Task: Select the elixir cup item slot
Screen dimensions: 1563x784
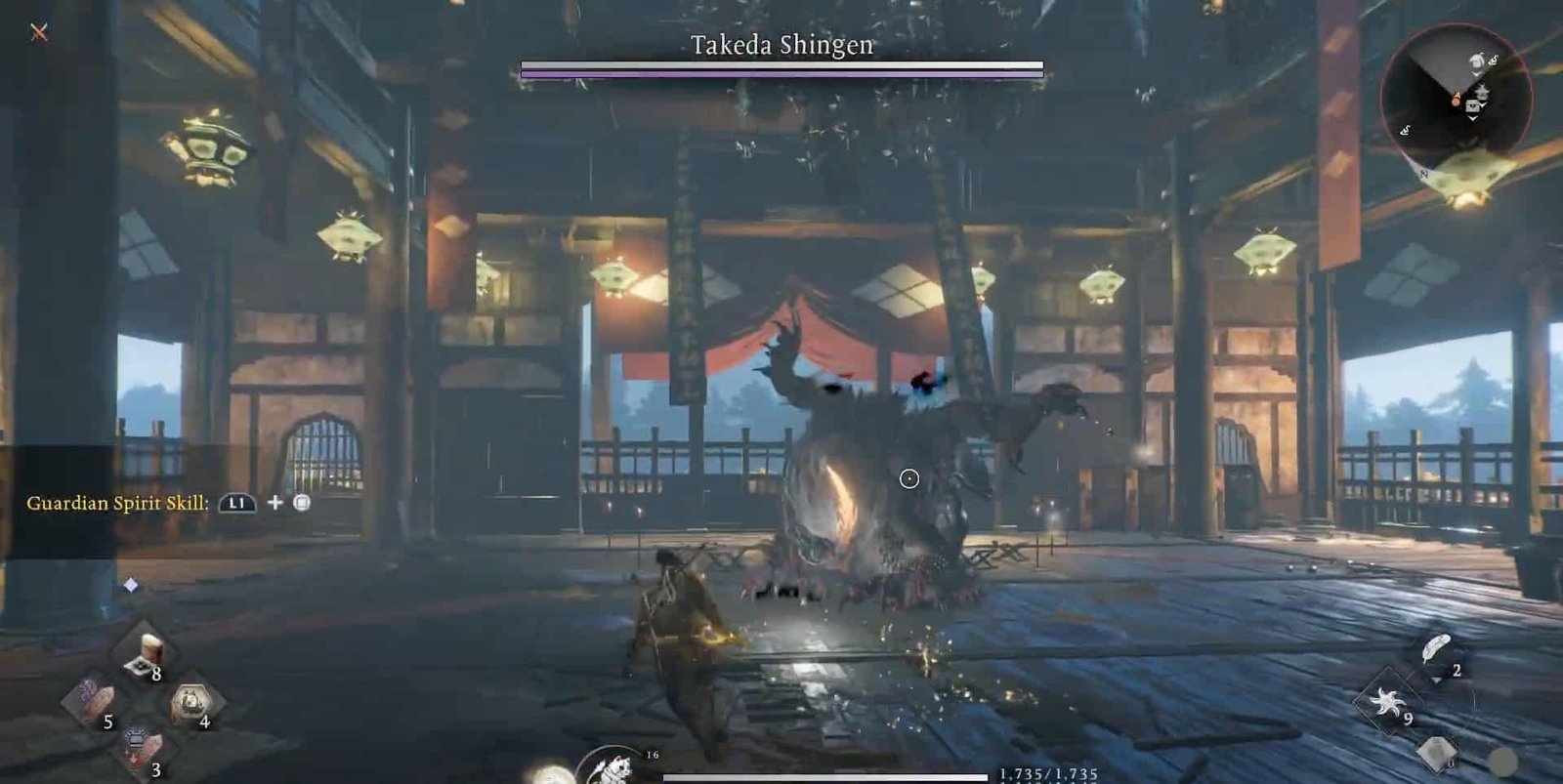Action: 147,653
